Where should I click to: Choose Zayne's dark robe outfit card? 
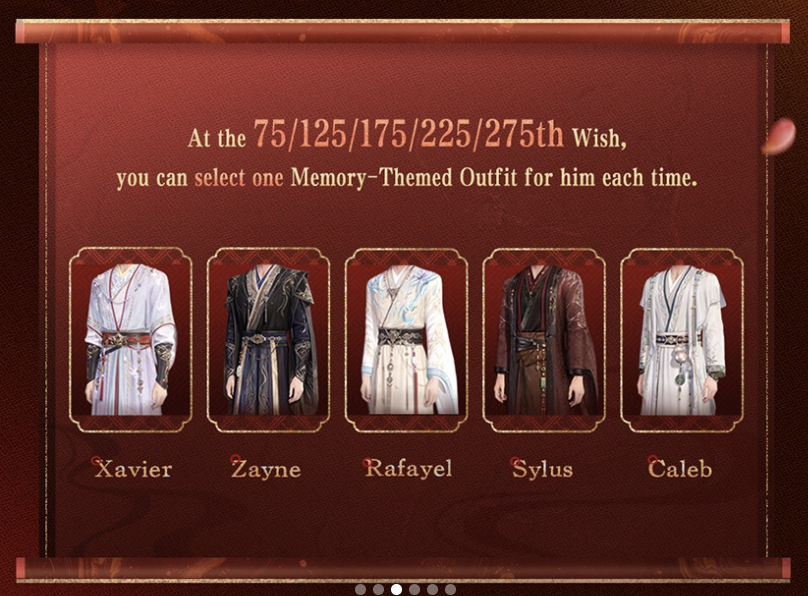click(x=268, y=340)
